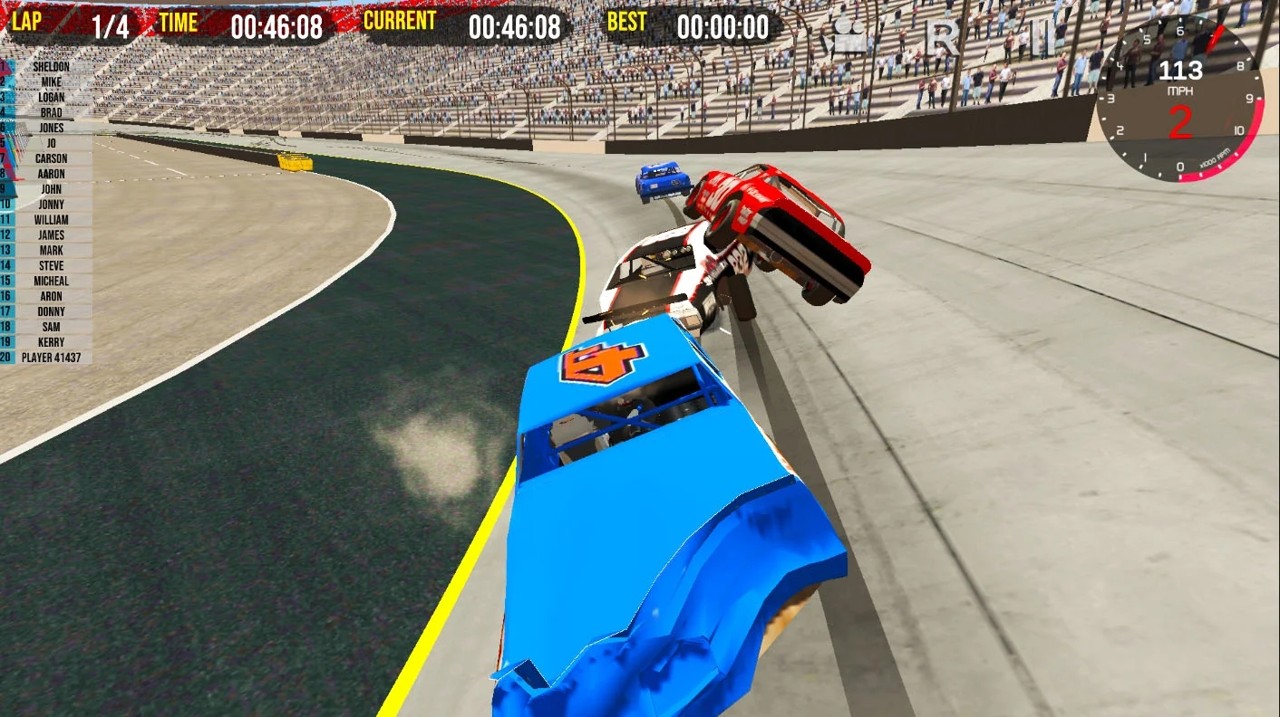Select Sheldon in the race standings
Screen dimensions: 1280x717
click(50, 67)
